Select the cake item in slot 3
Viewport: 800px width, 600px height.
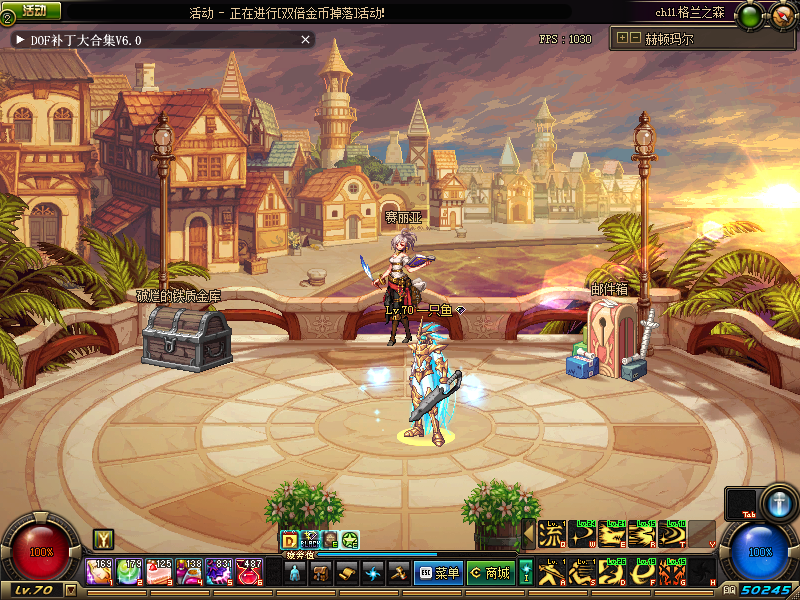pyautogui.click(x=159, y=573)
